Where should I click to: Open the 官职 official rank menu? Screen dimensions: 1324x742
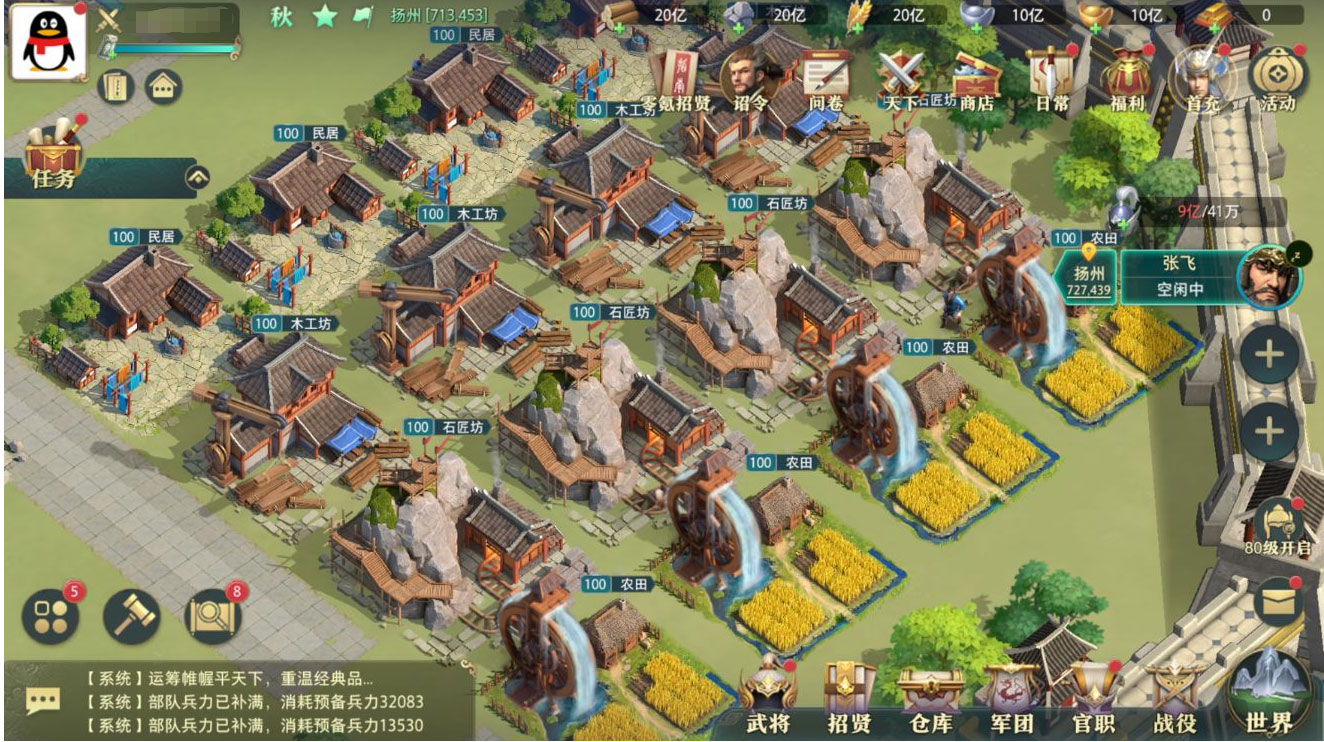pyautogui.click(x=1094, y=696)
